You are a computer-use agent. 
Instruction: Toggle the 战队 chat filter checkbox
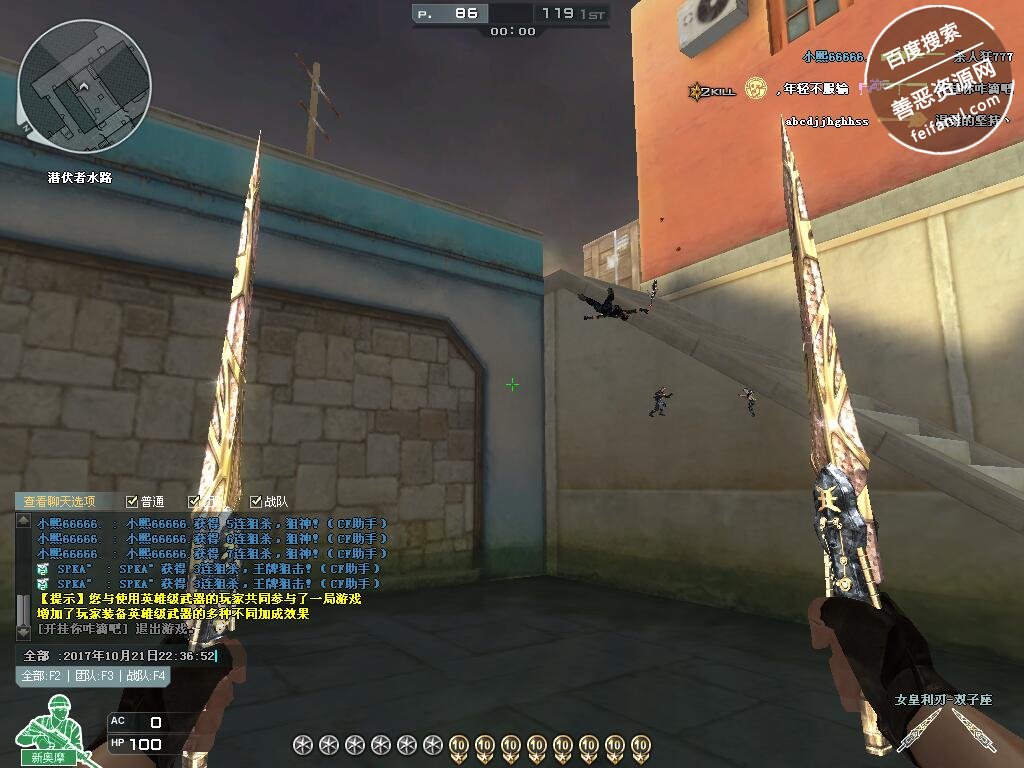[256, 502]
